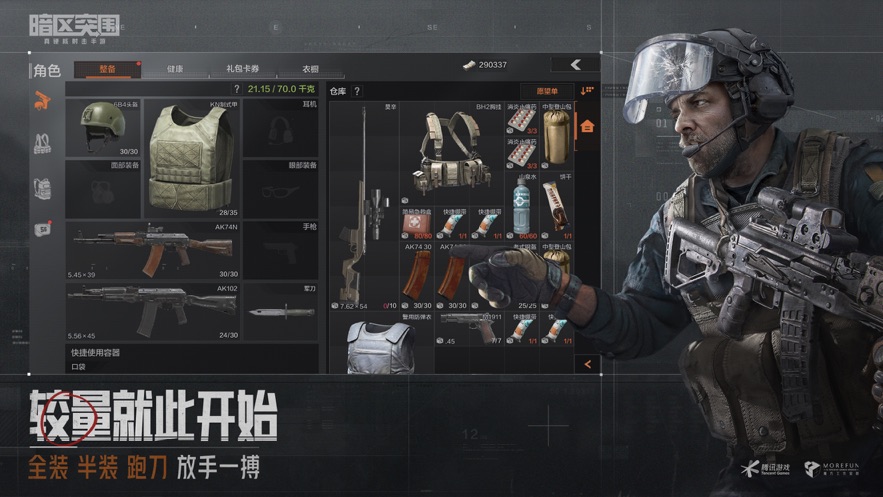883x497 pixels.
Task: Choose the AK102 rifle slot
Action: point(153,312)
